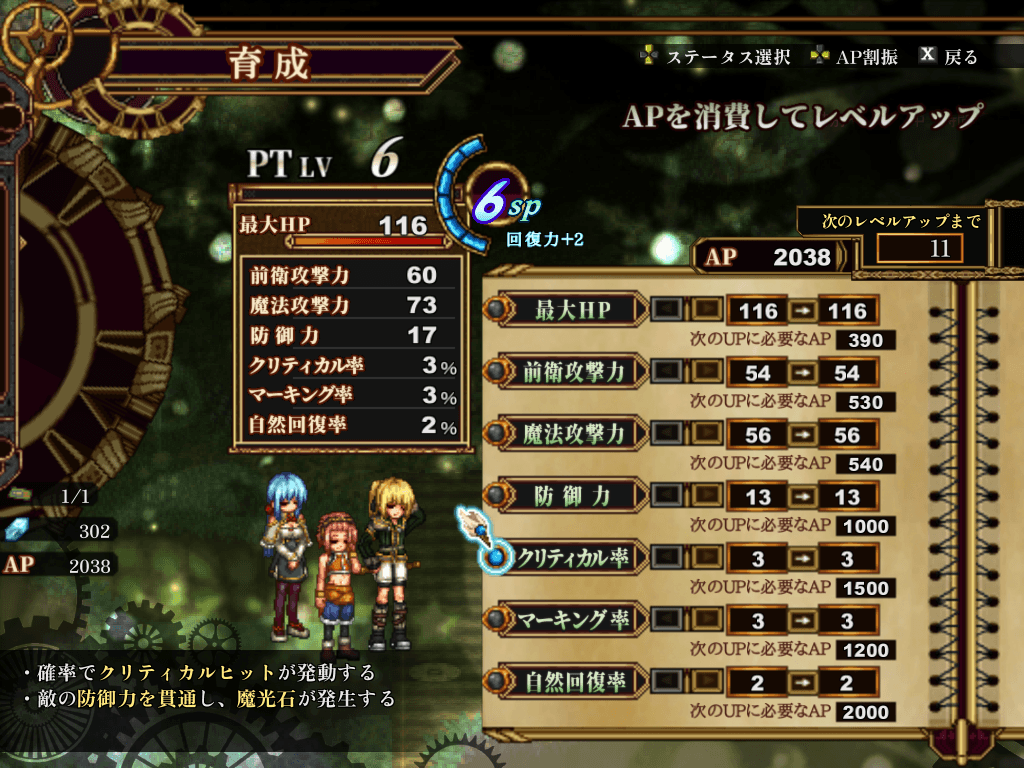
Task: Click the クリティカル率 right arrow button
Action: click(x=706, y=558)
